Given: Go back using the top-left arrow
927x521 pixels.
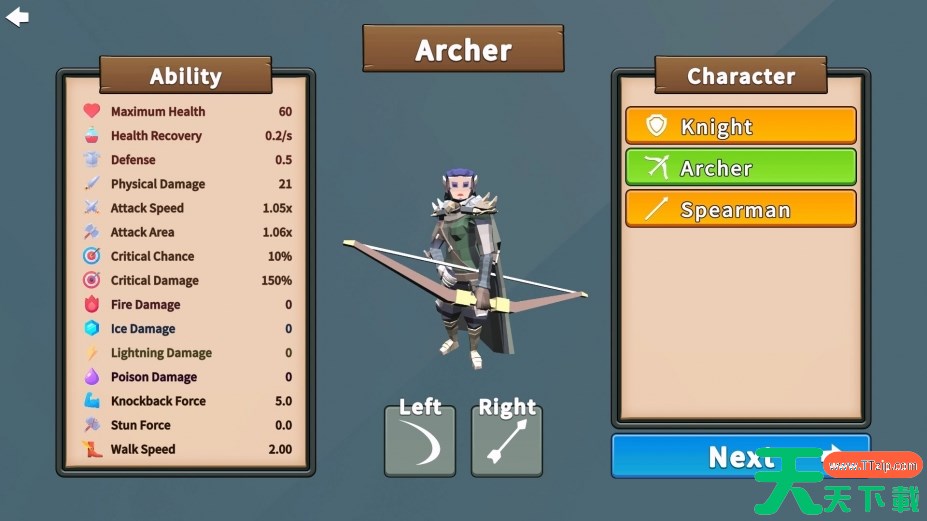Looking at the screenshot, I should point(17,16).
